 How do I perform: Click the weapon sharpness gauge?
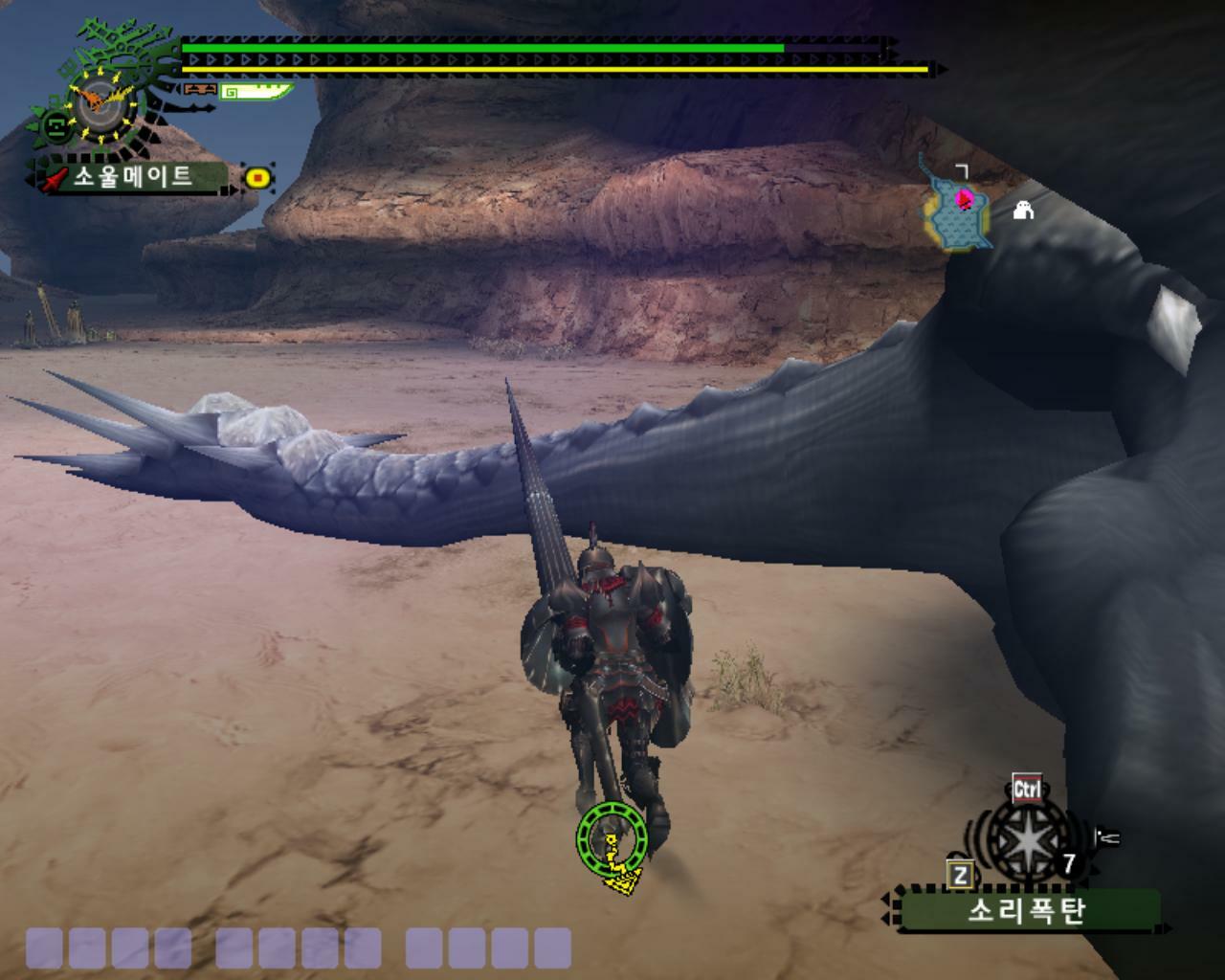pos(256,92)
